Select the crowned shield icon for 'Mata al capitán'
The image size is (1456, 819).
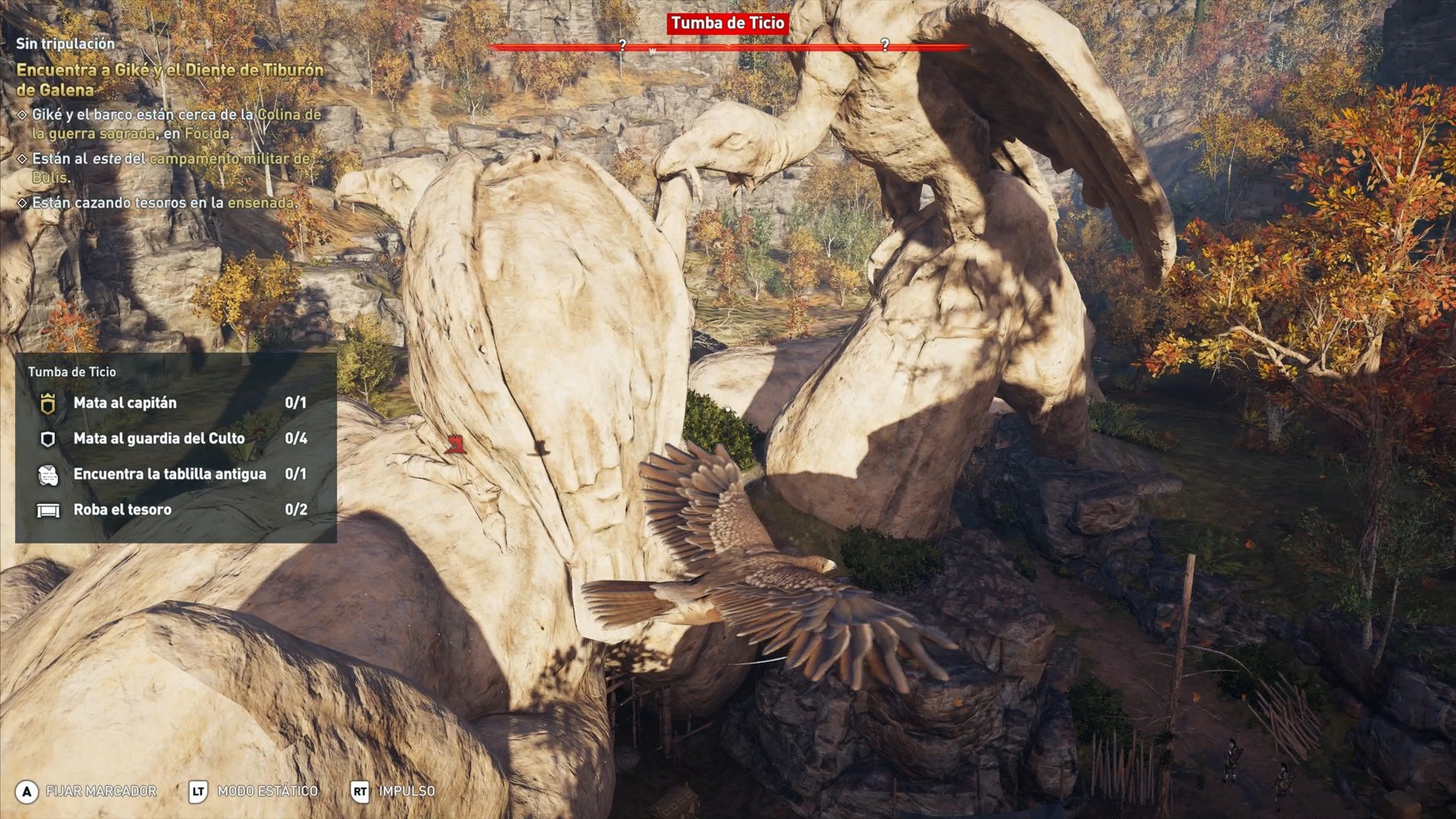(x=48, y=403)
